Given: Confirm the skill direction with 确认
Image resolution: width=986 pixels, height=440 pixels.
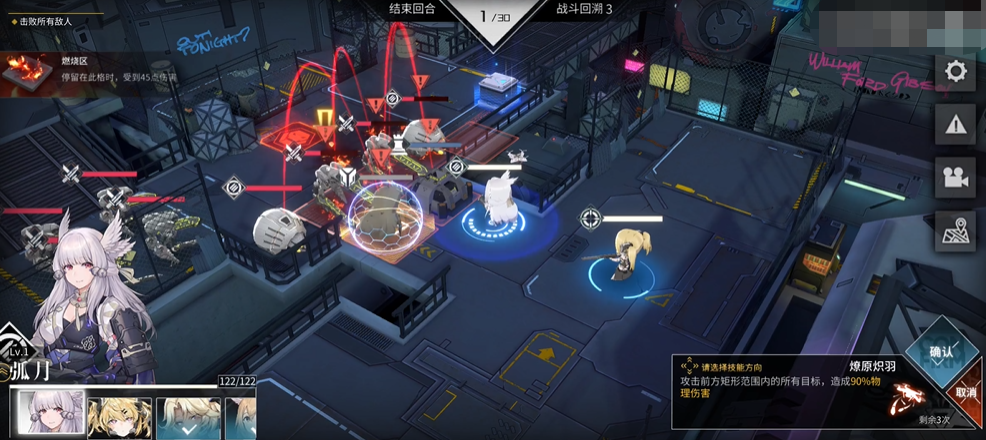Looking at the screenshot, I should pos(941,353).
